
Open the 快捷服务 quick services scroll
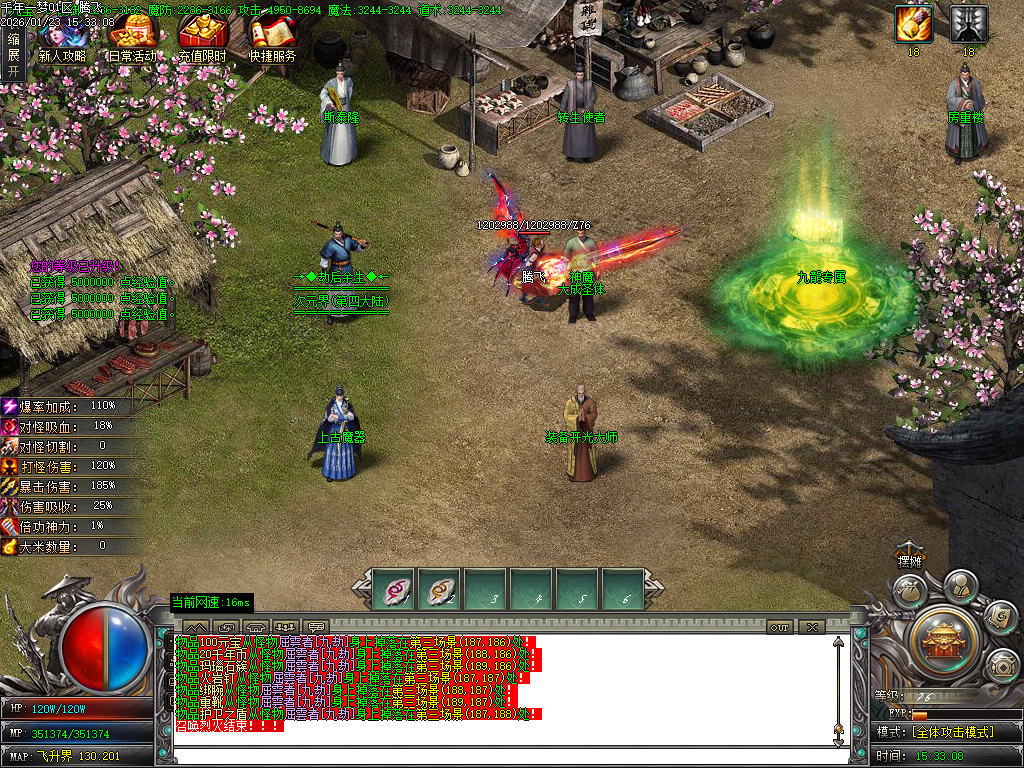click(x=273, y=37)
